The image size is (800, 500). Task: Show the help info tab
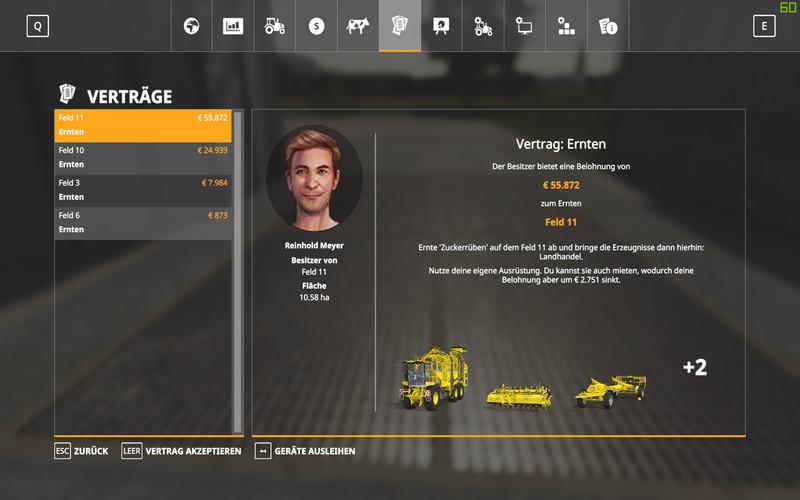pos(607,26)
